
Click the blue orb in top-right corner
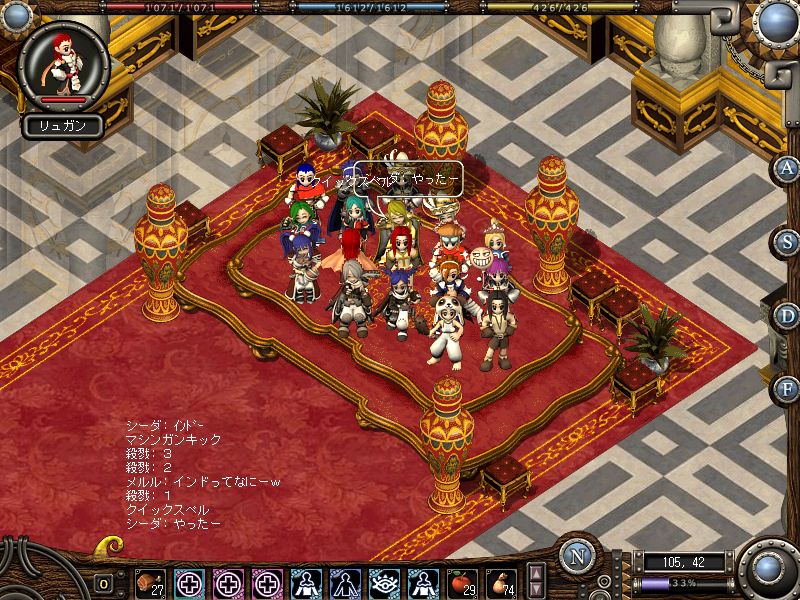pyautogui.click(x=773, y=21)
